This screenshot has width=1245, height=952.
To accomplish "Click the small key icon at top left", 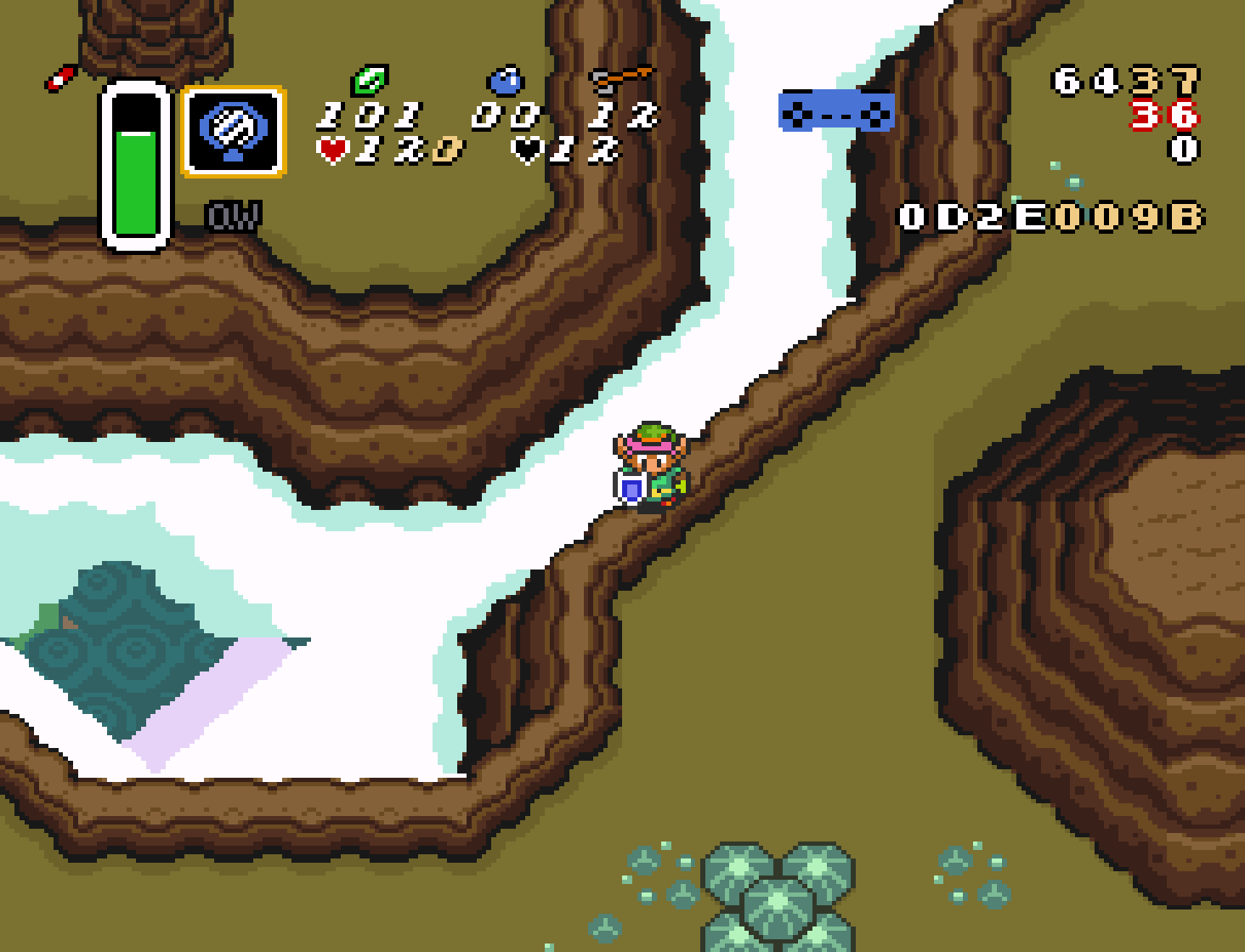I will coord(58,79).
